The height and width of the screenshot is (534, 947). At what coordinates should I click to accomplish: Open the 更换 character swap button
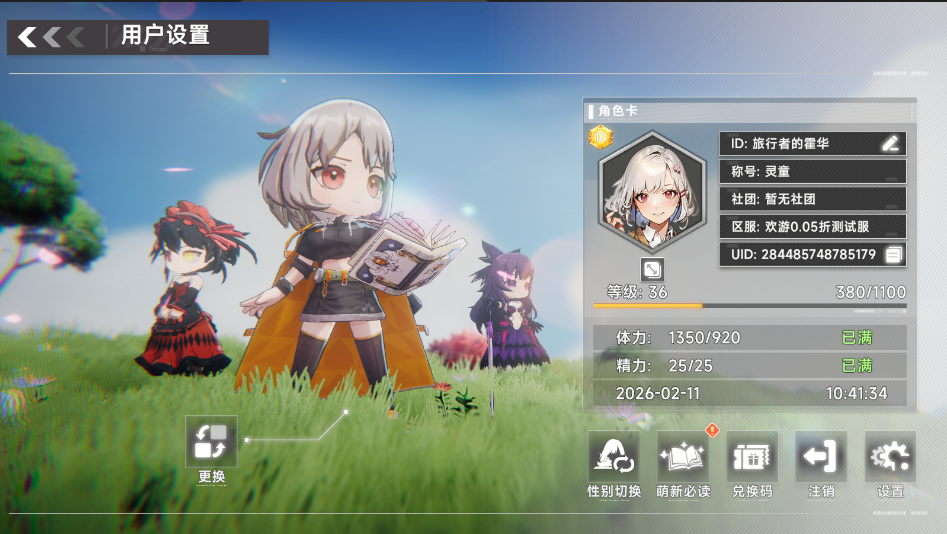(x=212, y=442)
